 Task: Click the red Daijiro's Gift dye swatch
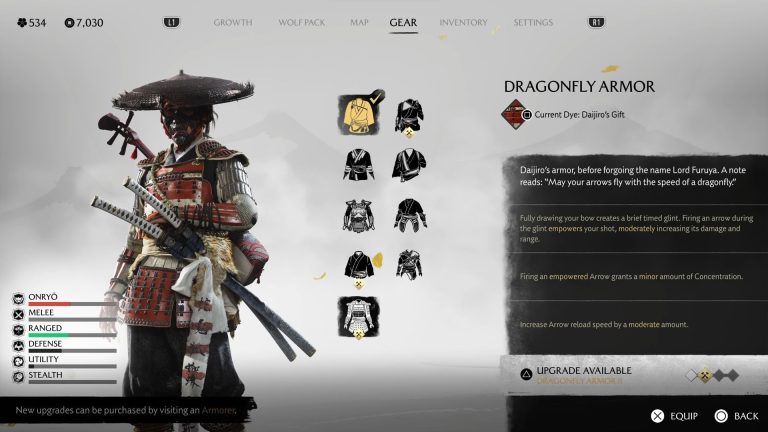point(514,114)
